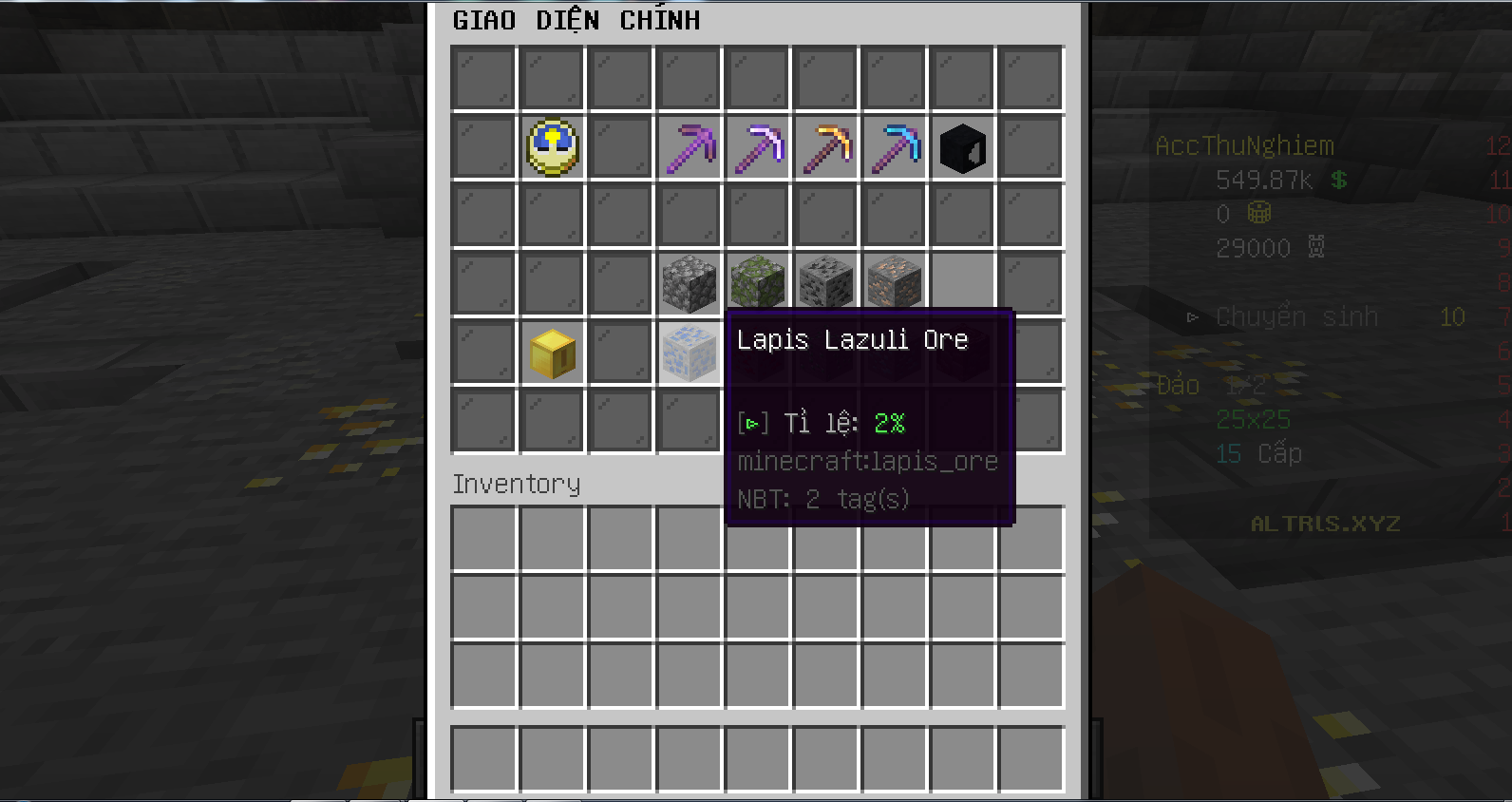This screenshot has height=802, width=1512.
Task: Select the coal ore block
Action: (x=826, y=282)
